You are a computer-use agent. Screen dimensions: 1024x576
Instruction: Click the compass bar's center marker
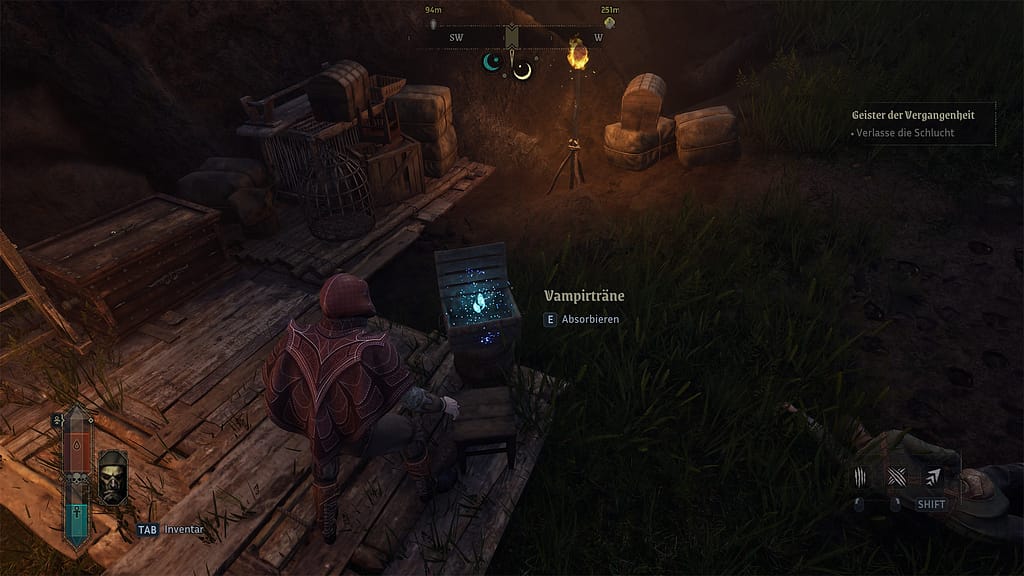pyautogui.click(x=511, y=37)
